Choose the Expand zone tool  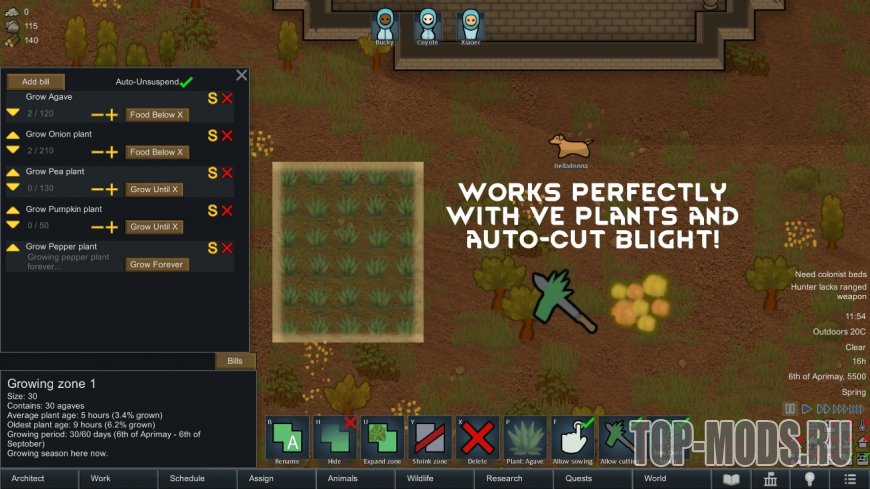[x=382, y=439]
